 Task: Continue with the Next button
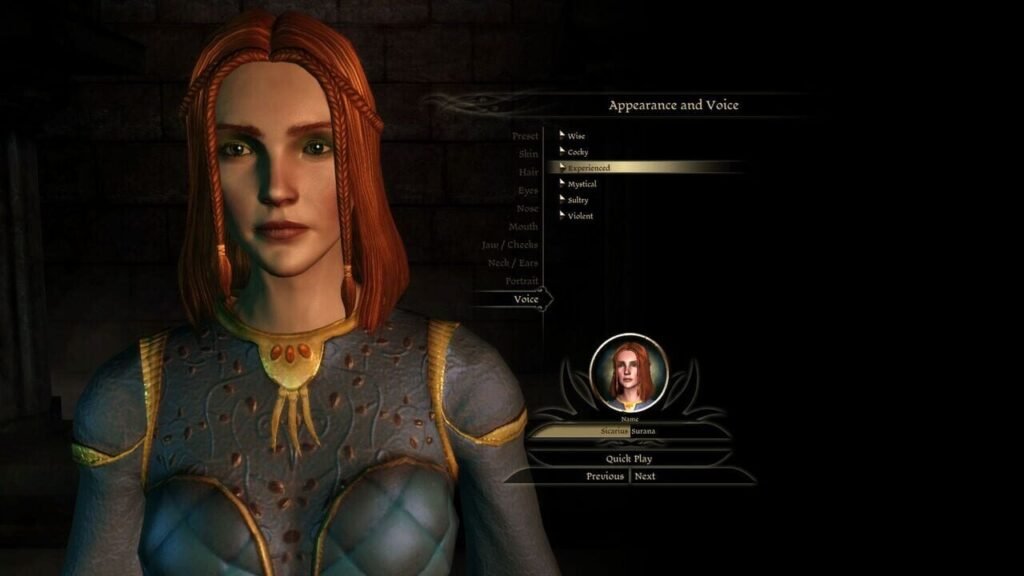click(645, 476)
